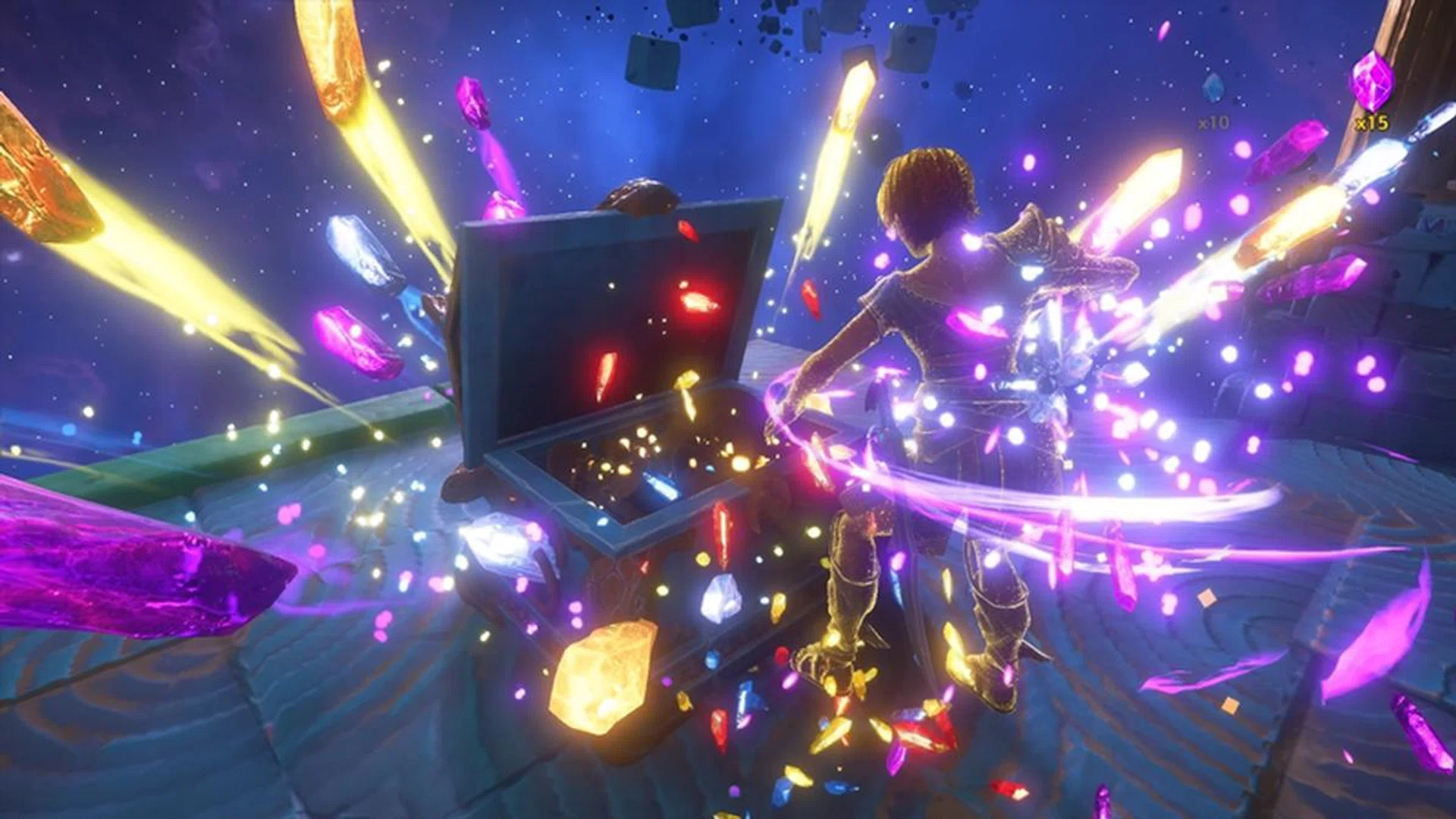This screenshot has width=1456, height=819.
Task: Click the purple crystal currency icon
Action: (x=1372, y=82)
